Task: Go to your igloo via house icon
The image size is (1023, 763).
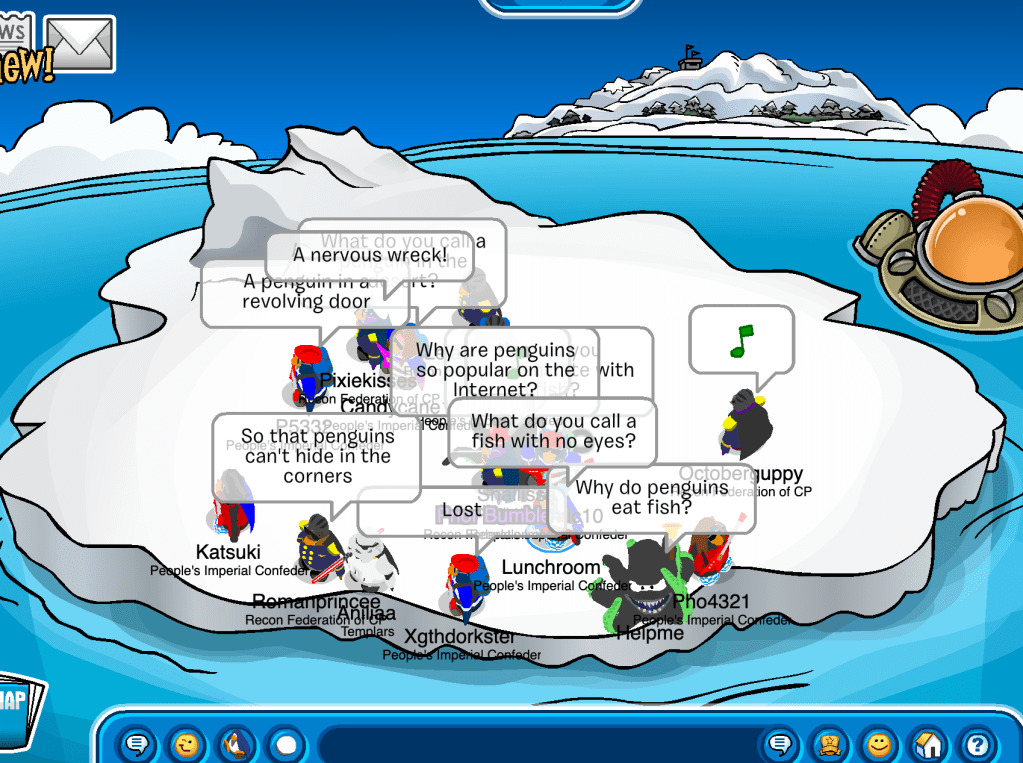Action: point(928,745)
